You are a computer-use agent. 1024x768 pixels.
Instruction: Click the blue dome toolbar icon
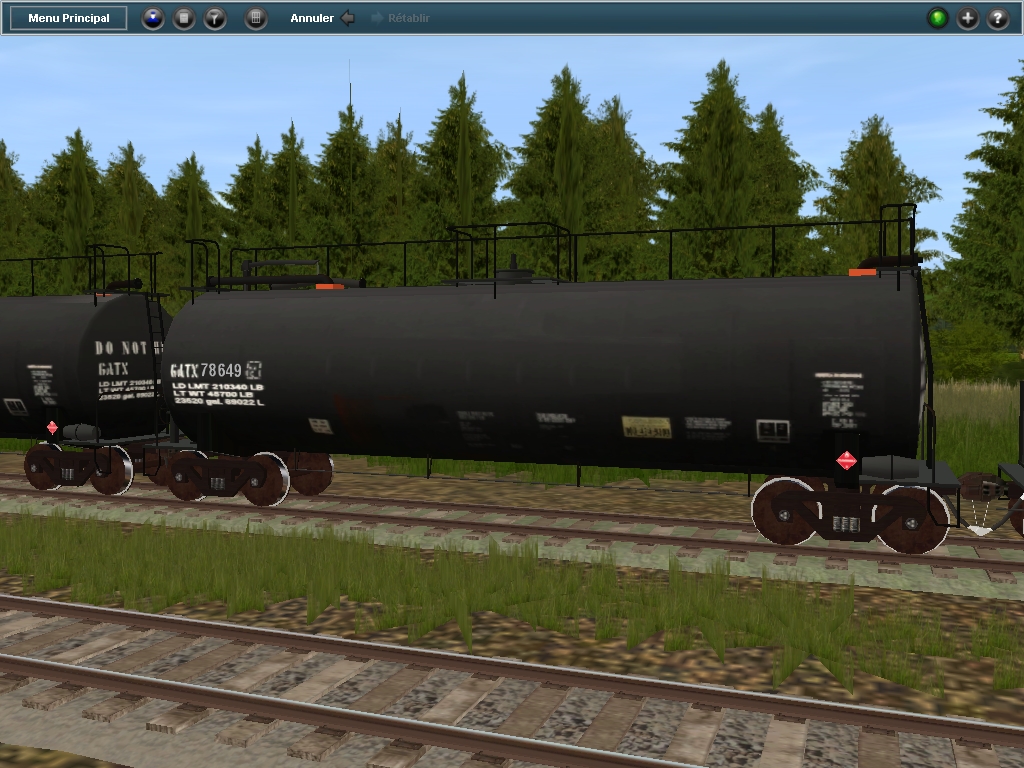click(x=152, y=18)
